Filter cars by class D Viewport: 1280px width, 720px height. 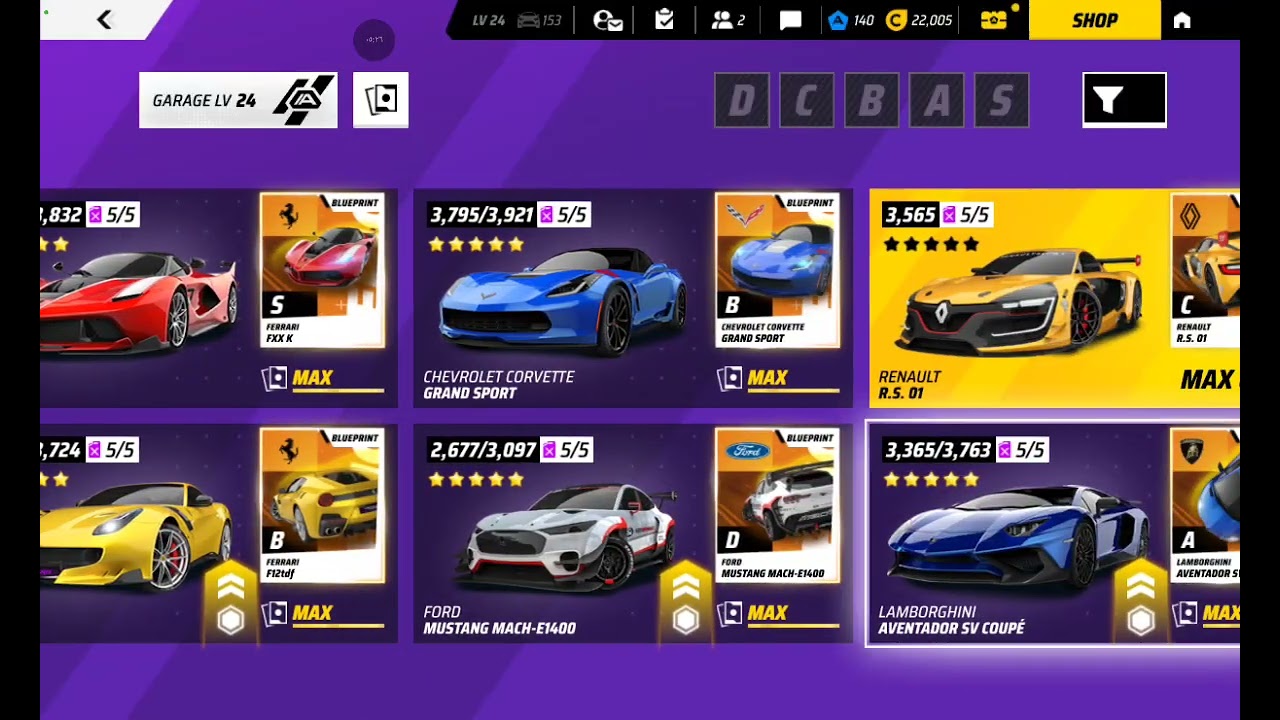pyautogui.click(x=742, y=100)
